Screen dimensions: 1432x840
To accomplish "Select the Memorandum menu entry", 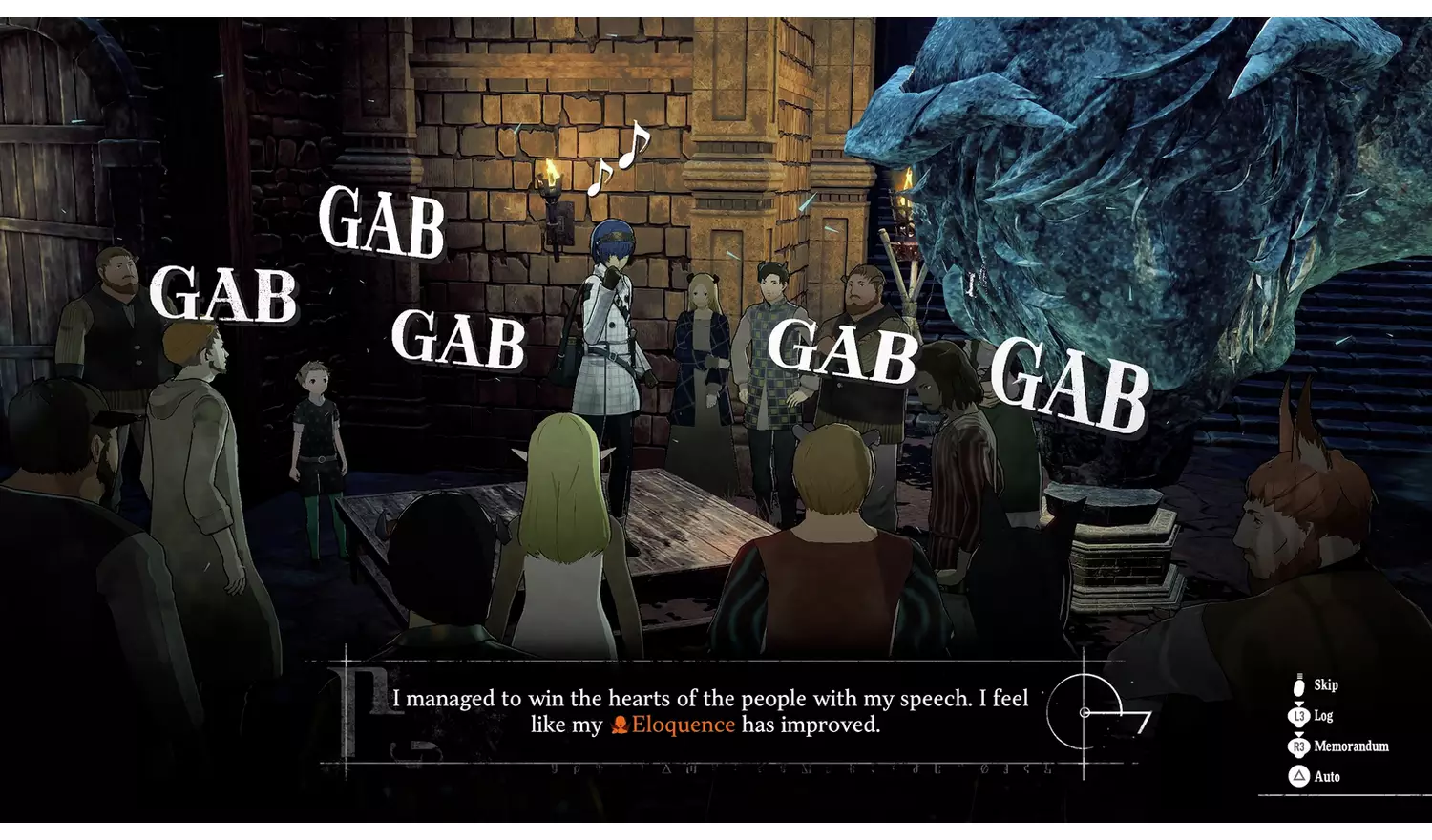I will click(1351, 746).
